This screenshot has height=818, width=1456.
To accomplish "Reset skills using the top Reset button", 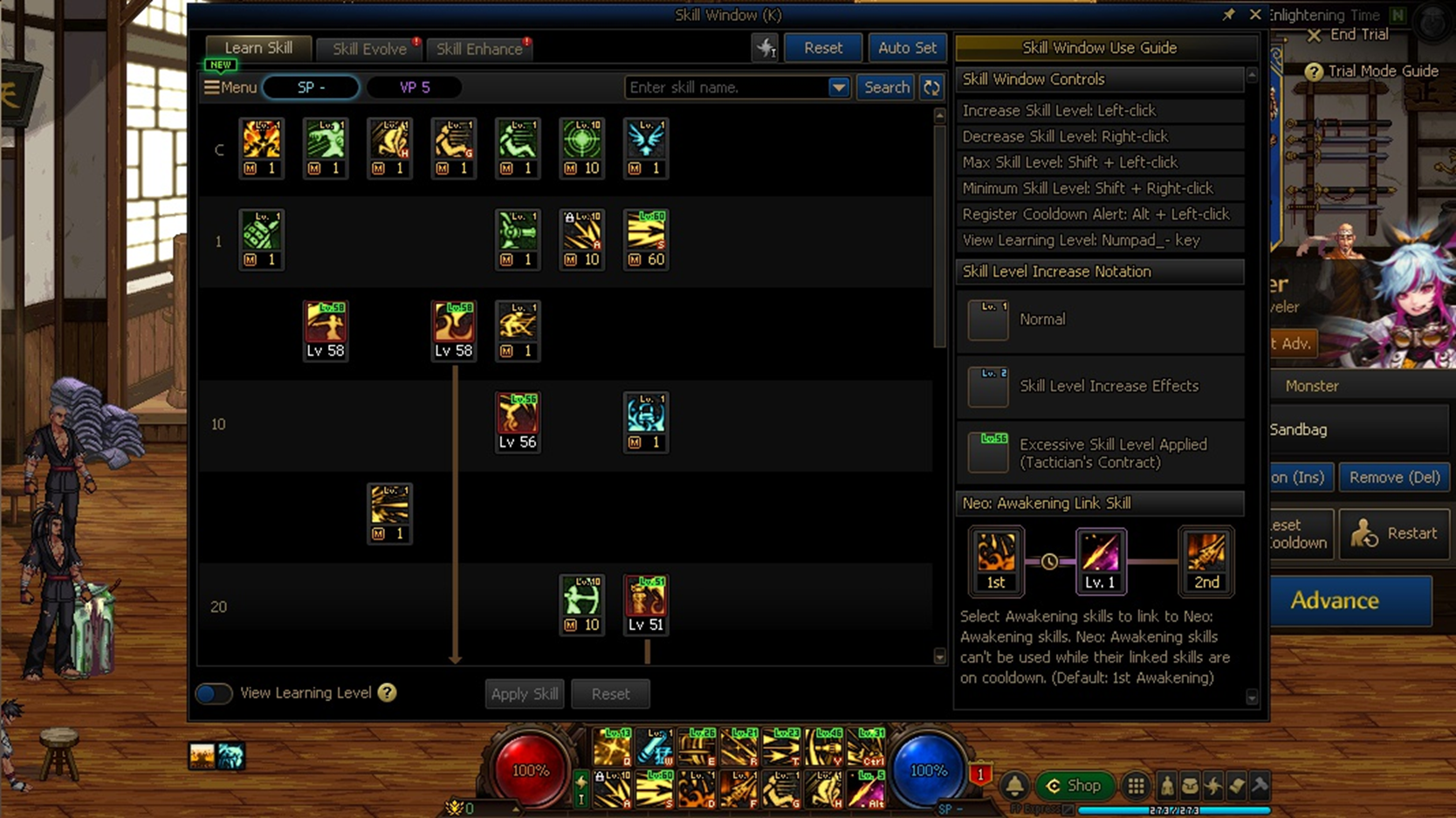I will pos(822,48).
